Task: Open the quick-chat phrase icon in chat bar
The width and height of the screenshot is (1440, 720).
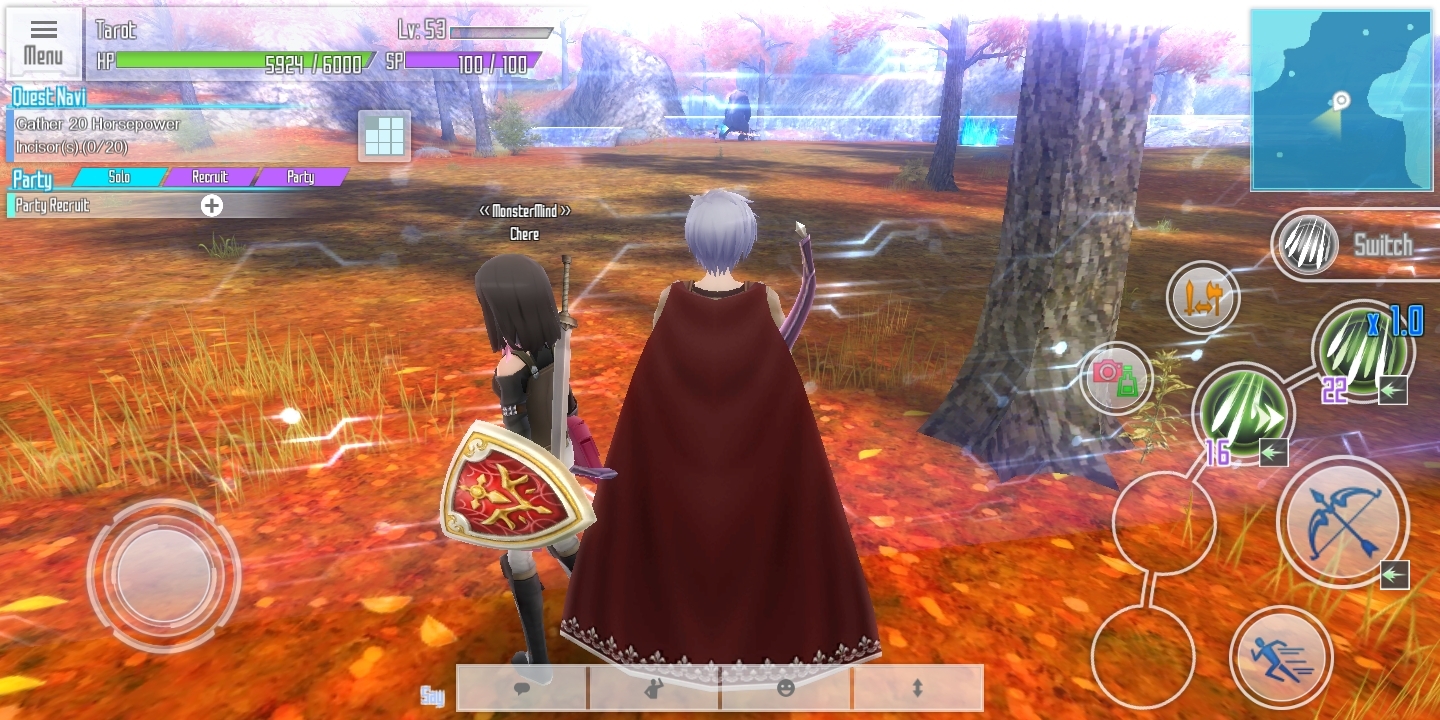Action: 655,688
